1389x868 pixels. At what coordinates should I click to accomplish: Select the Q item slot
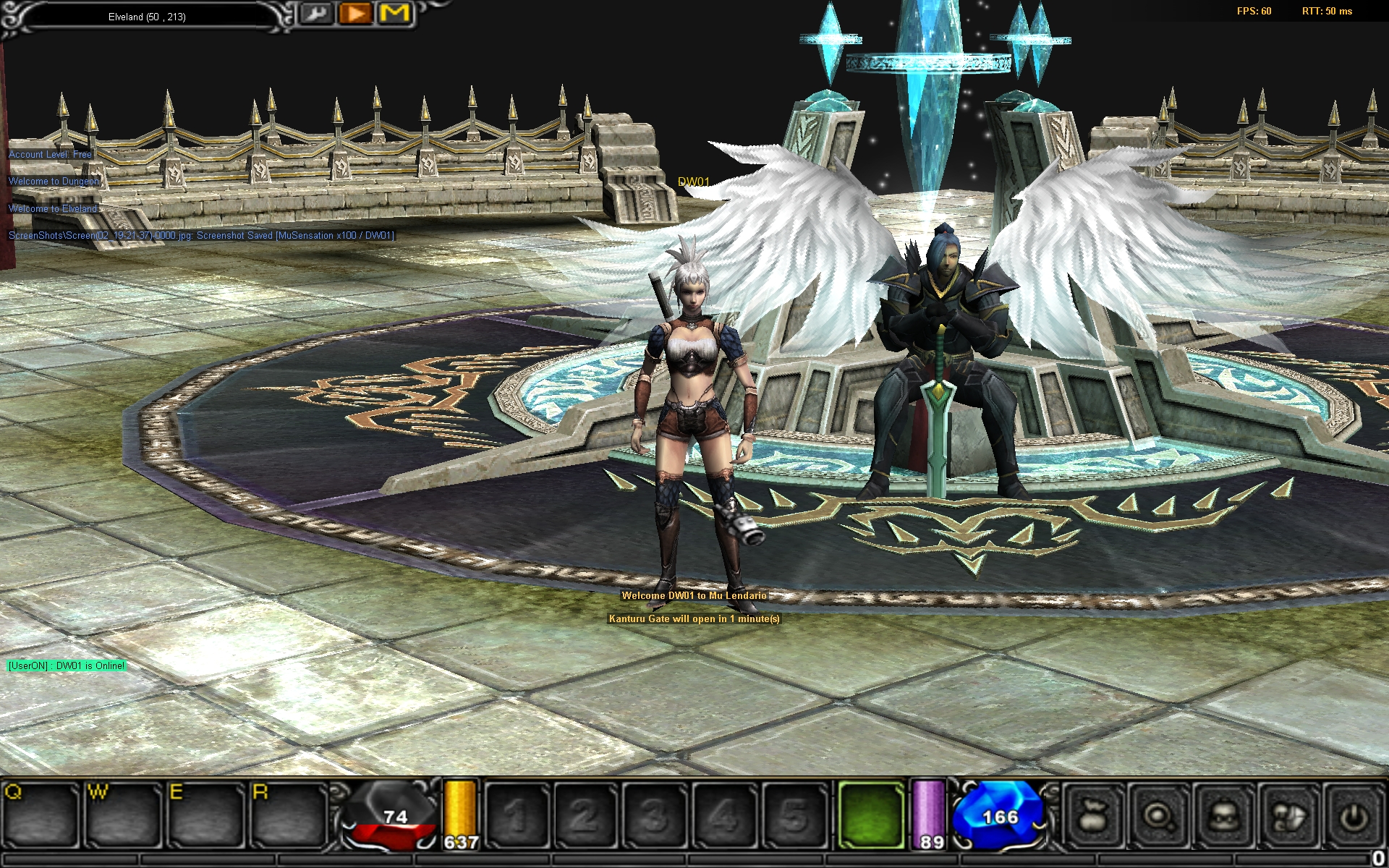coord(41,815)
